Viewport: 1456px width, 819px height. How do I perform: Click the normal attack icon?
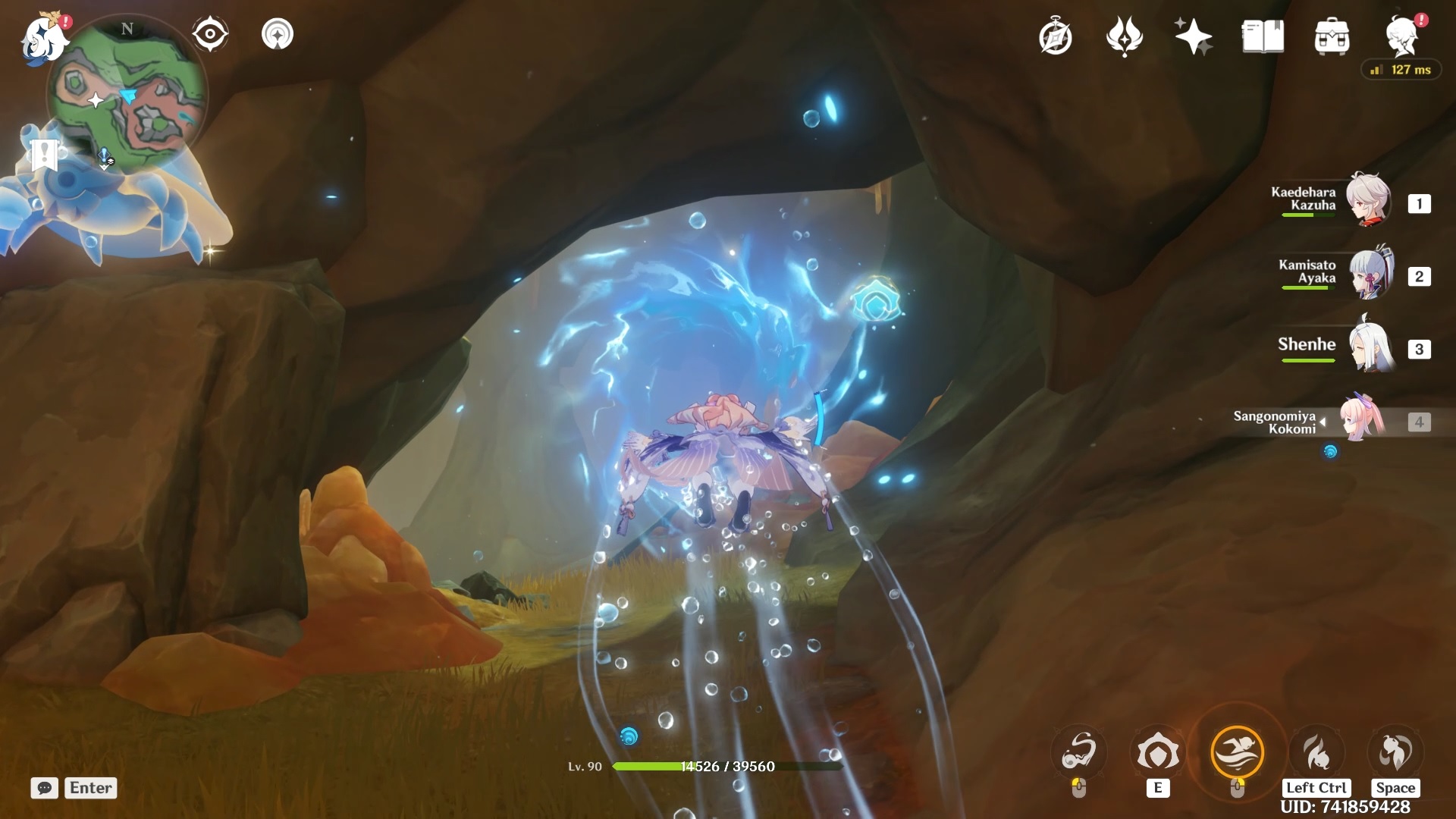[1079, 753]
